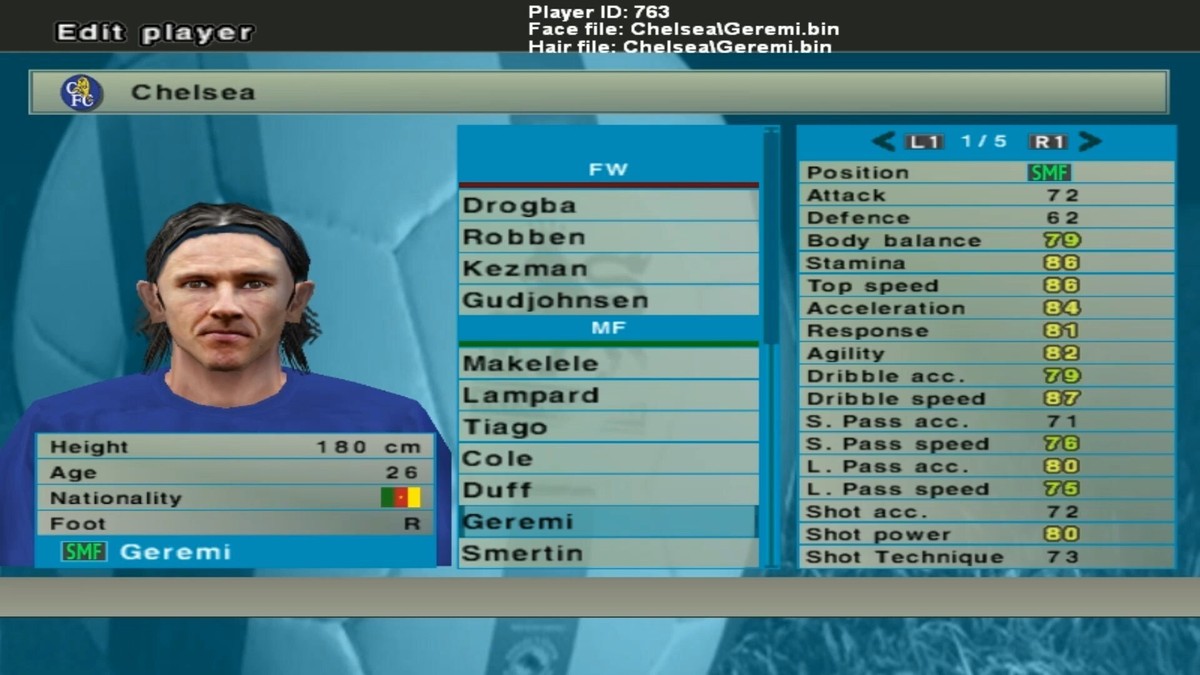Select Drogba from the forwards list
Viewport: 1200px width, 675px height.
(608, 206)
